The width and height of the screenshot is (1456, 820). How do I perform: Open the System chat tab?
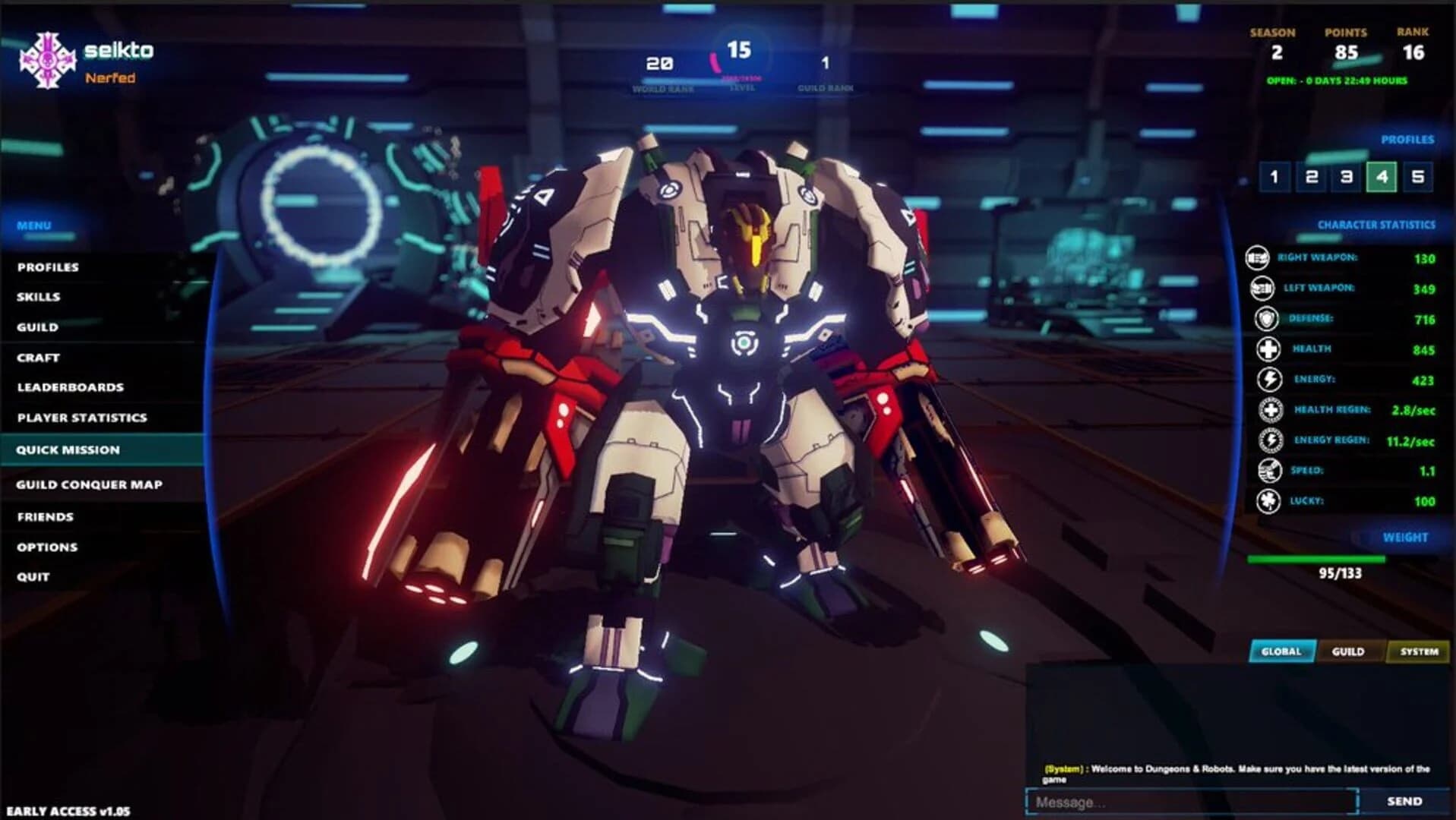(x=1417, y=651)
